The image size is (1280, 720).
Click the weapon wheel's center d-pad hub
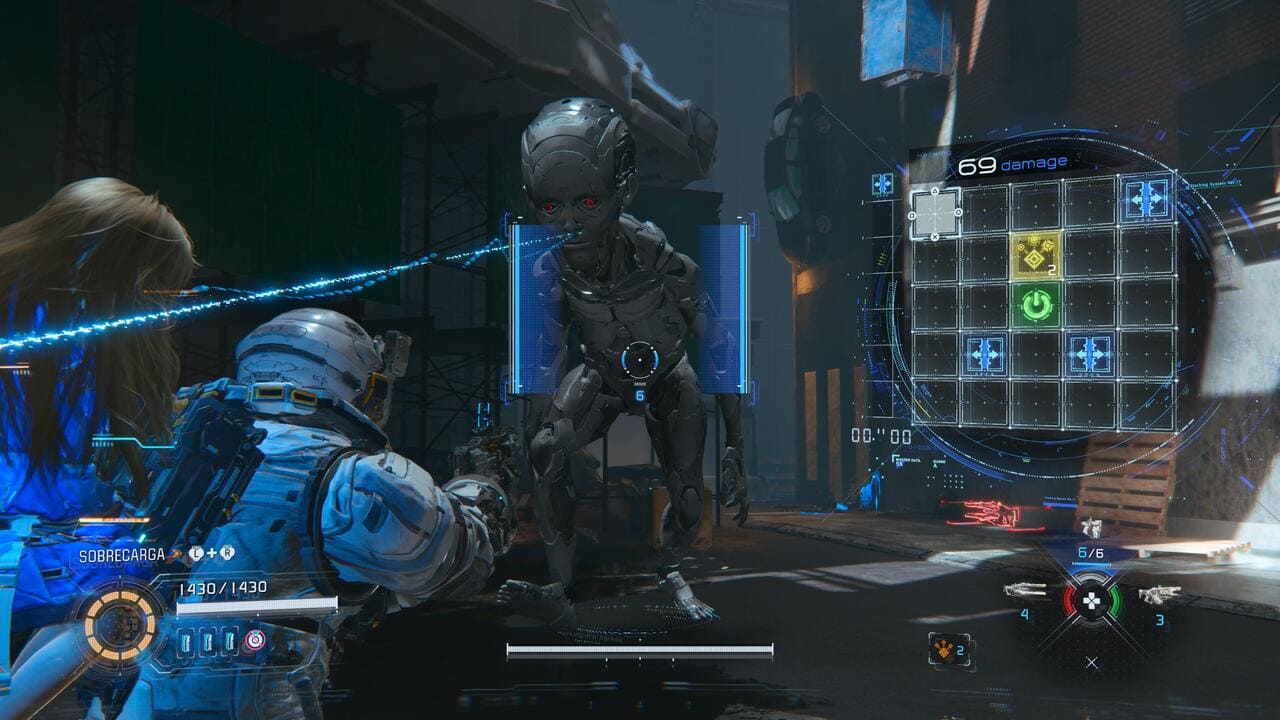tap(1091, 602)
